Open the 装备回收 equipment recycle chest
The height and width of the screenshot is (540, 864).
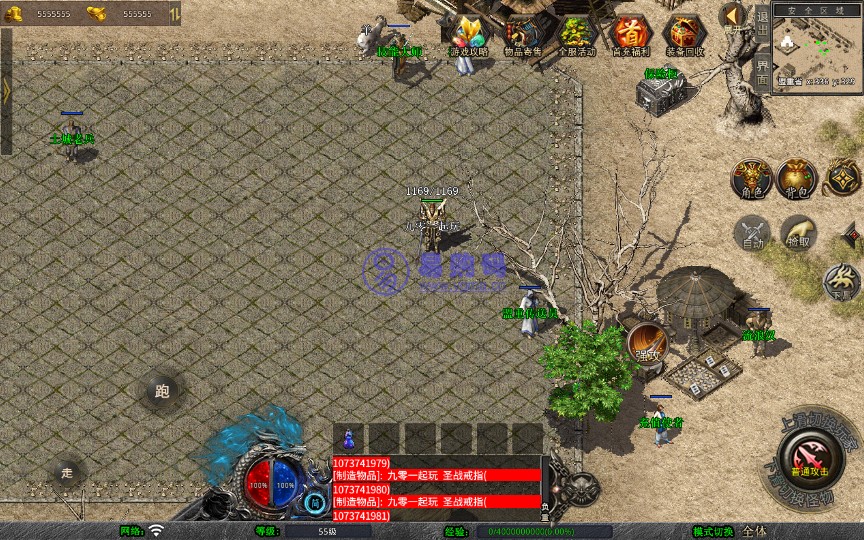coord(685,35)
